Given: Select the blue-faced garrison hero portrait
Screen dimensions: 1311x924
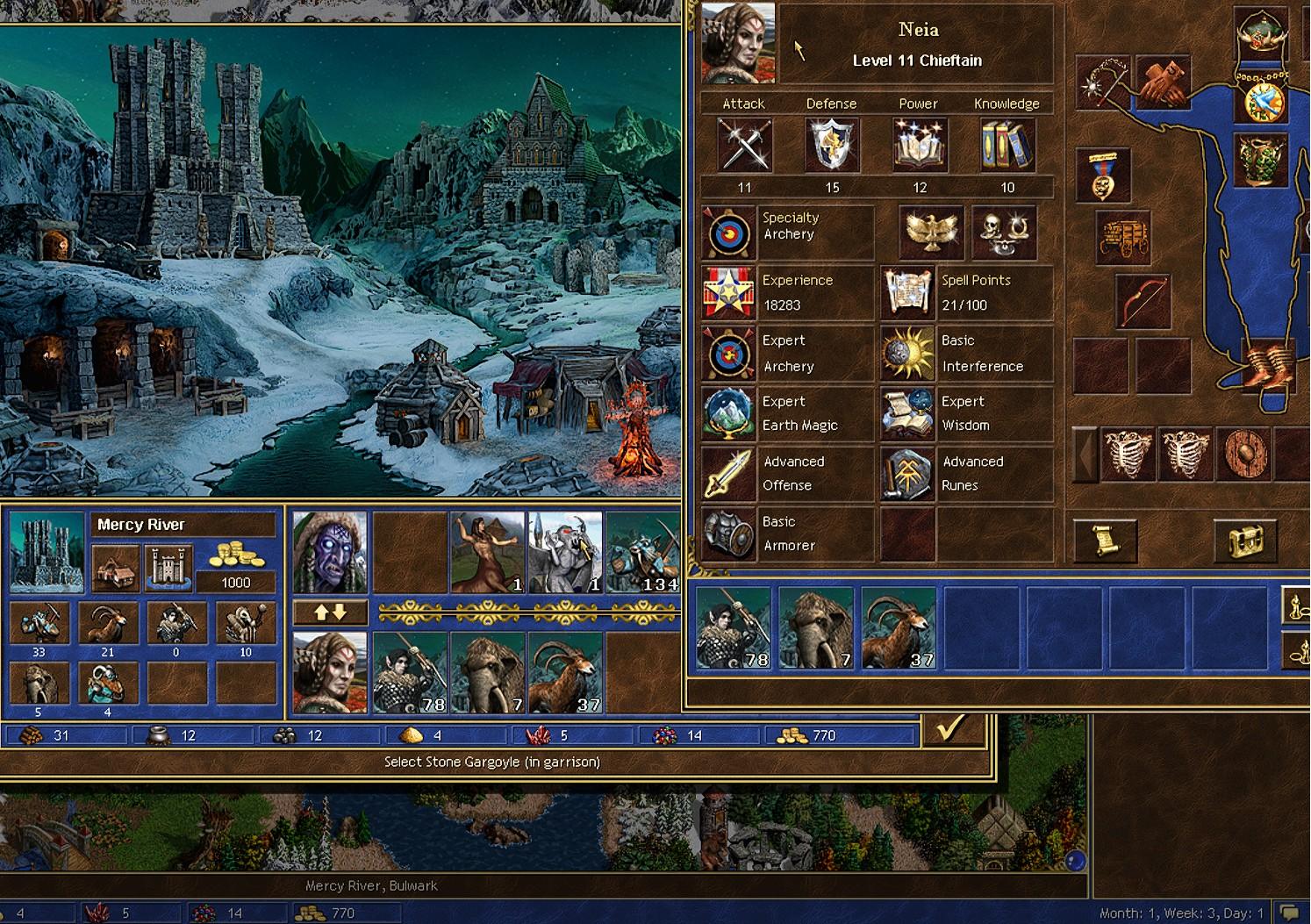Looking at the screenshot, I should pyautogui.click(x=330, y=553).
